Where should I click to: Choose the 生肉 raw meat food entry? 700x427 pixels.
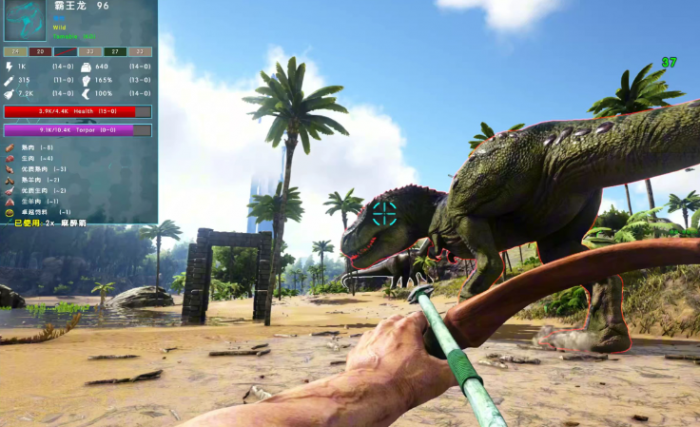point(30,158)
